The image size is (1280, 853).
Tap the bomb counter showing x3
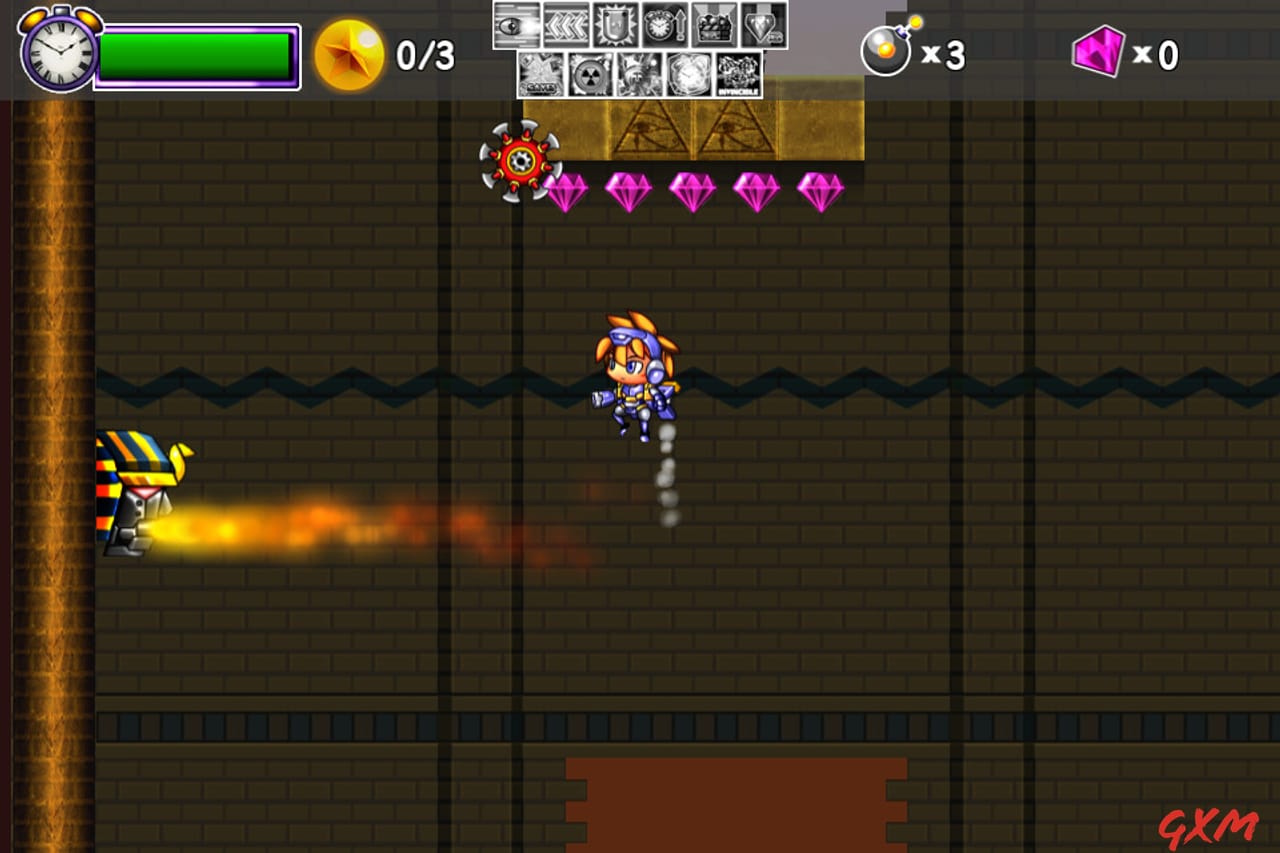(x=912, y=52)
